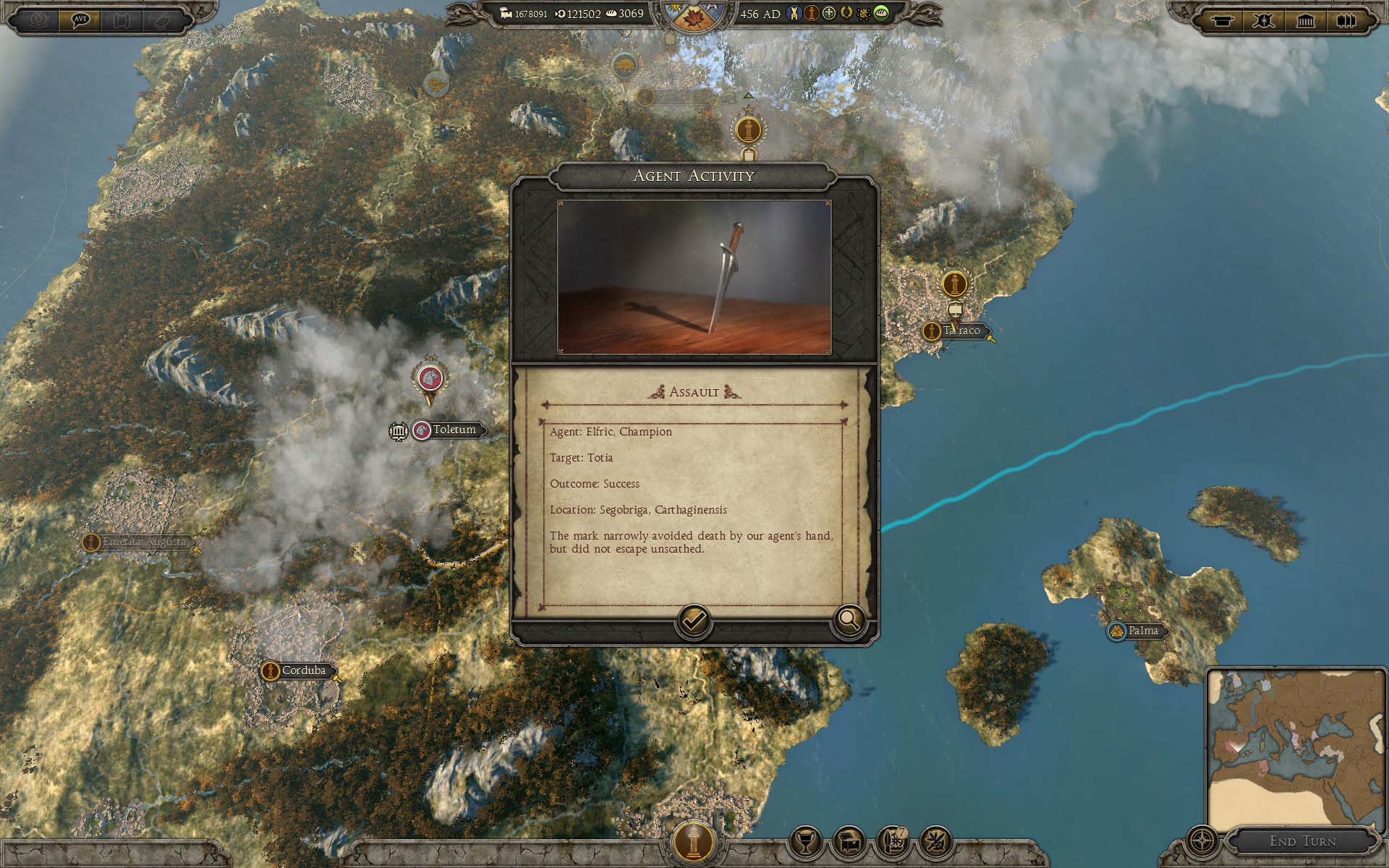Select the Toletum settlement label

tap(454, 430)
